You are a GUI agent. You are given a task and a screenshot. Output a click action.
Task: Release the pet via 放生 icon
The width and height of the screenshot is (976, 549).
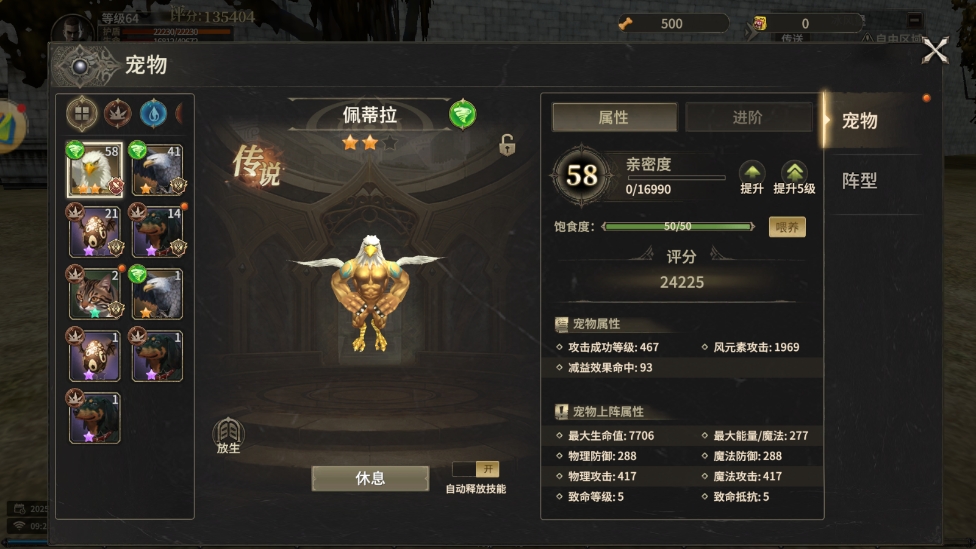[229, 435]
